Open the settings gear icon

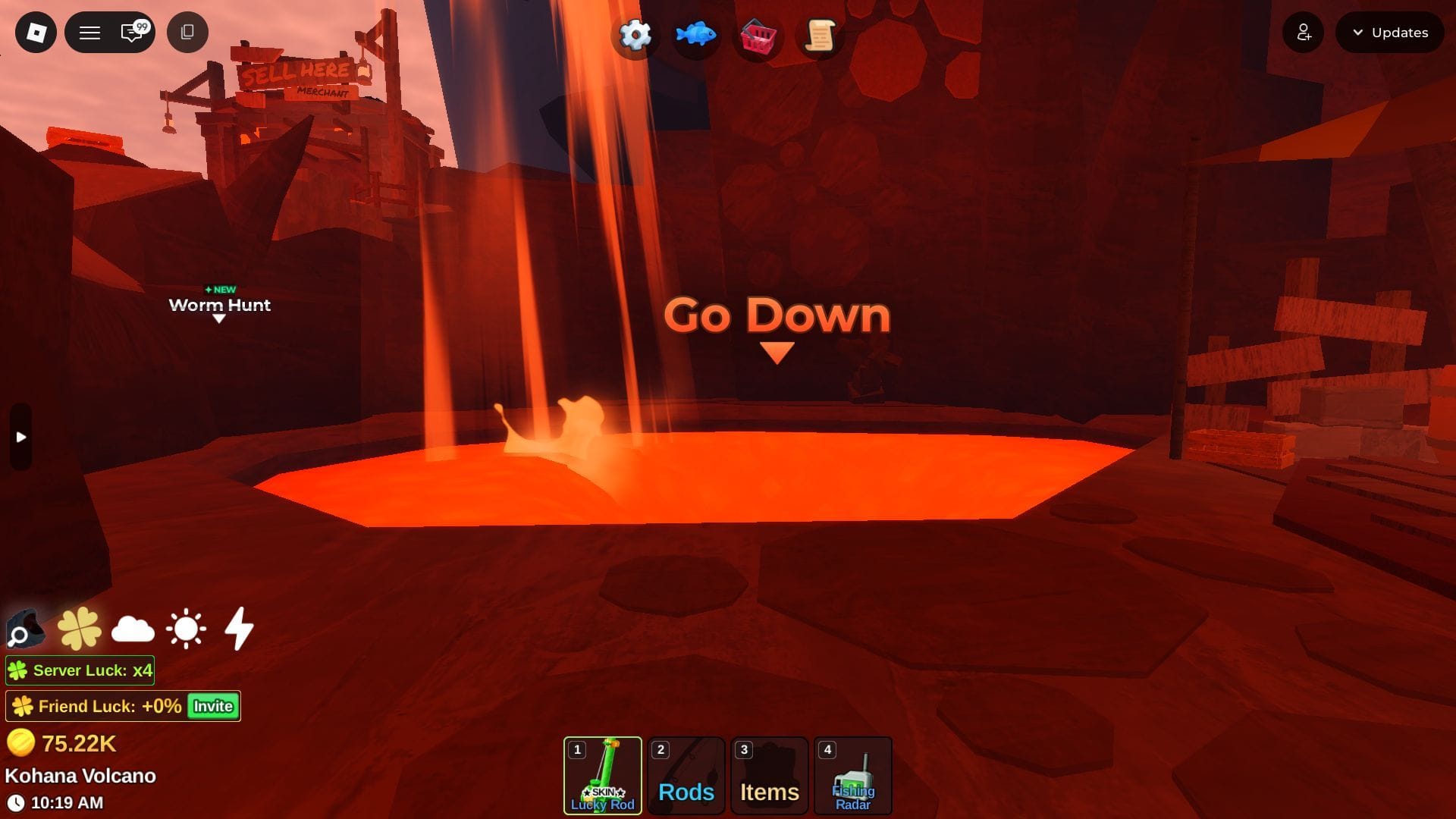(635, 35)
